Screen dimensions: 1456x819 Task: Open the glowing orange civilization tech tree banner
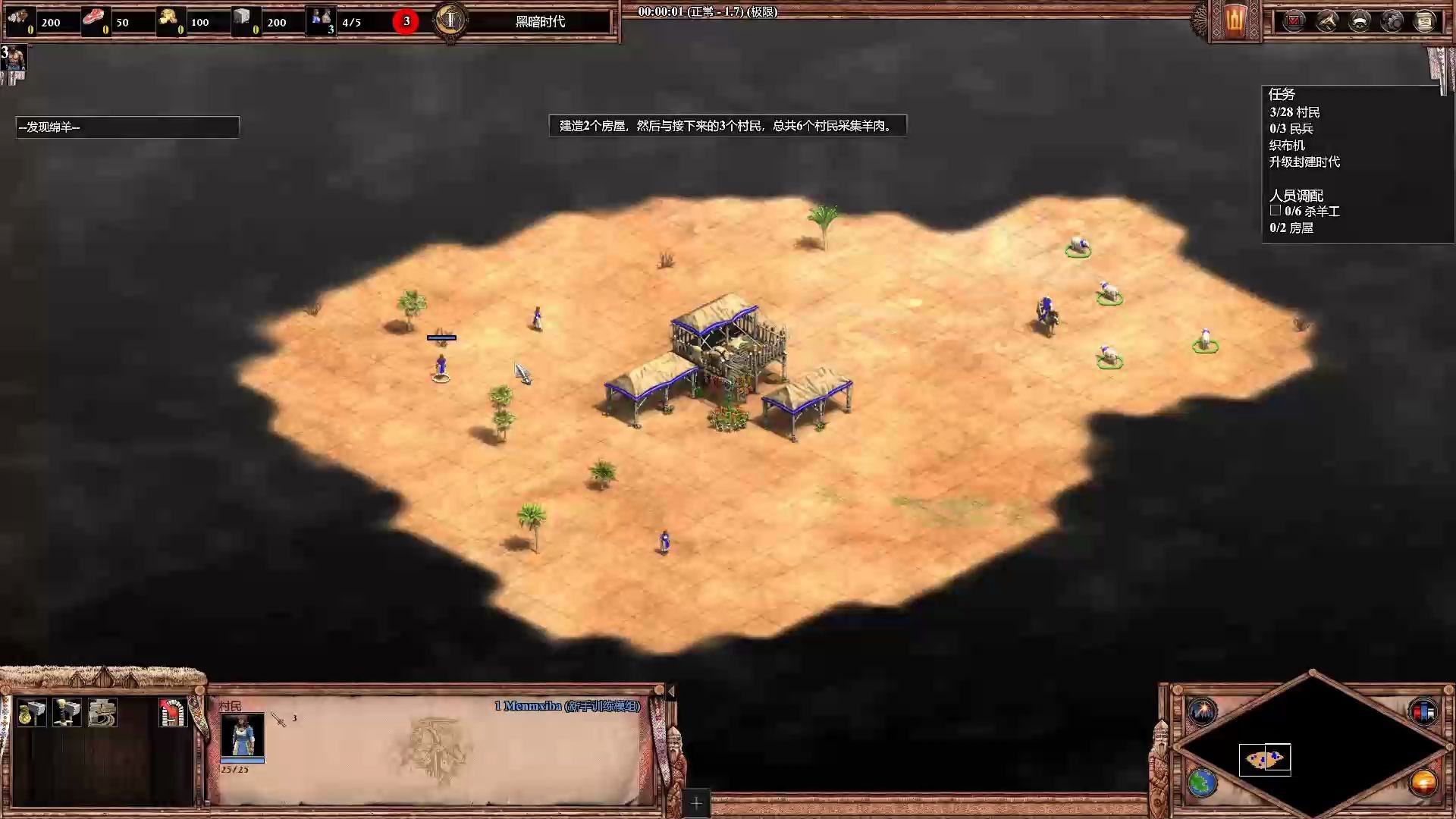point(1236,20)
